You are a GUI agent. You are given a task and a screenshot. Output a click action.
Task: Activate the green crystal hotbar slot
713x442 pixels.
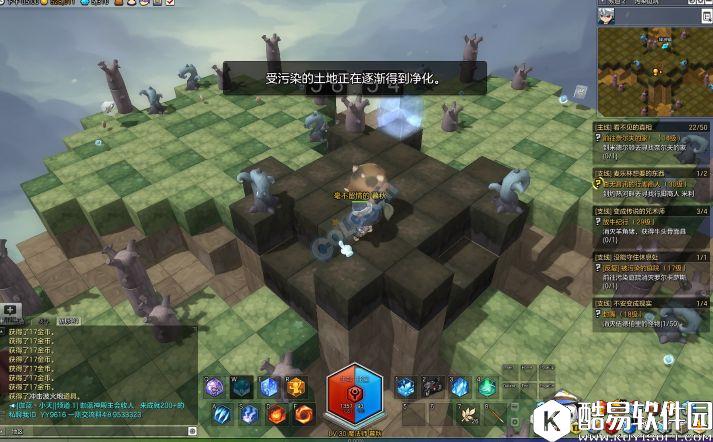pos(485,388)
